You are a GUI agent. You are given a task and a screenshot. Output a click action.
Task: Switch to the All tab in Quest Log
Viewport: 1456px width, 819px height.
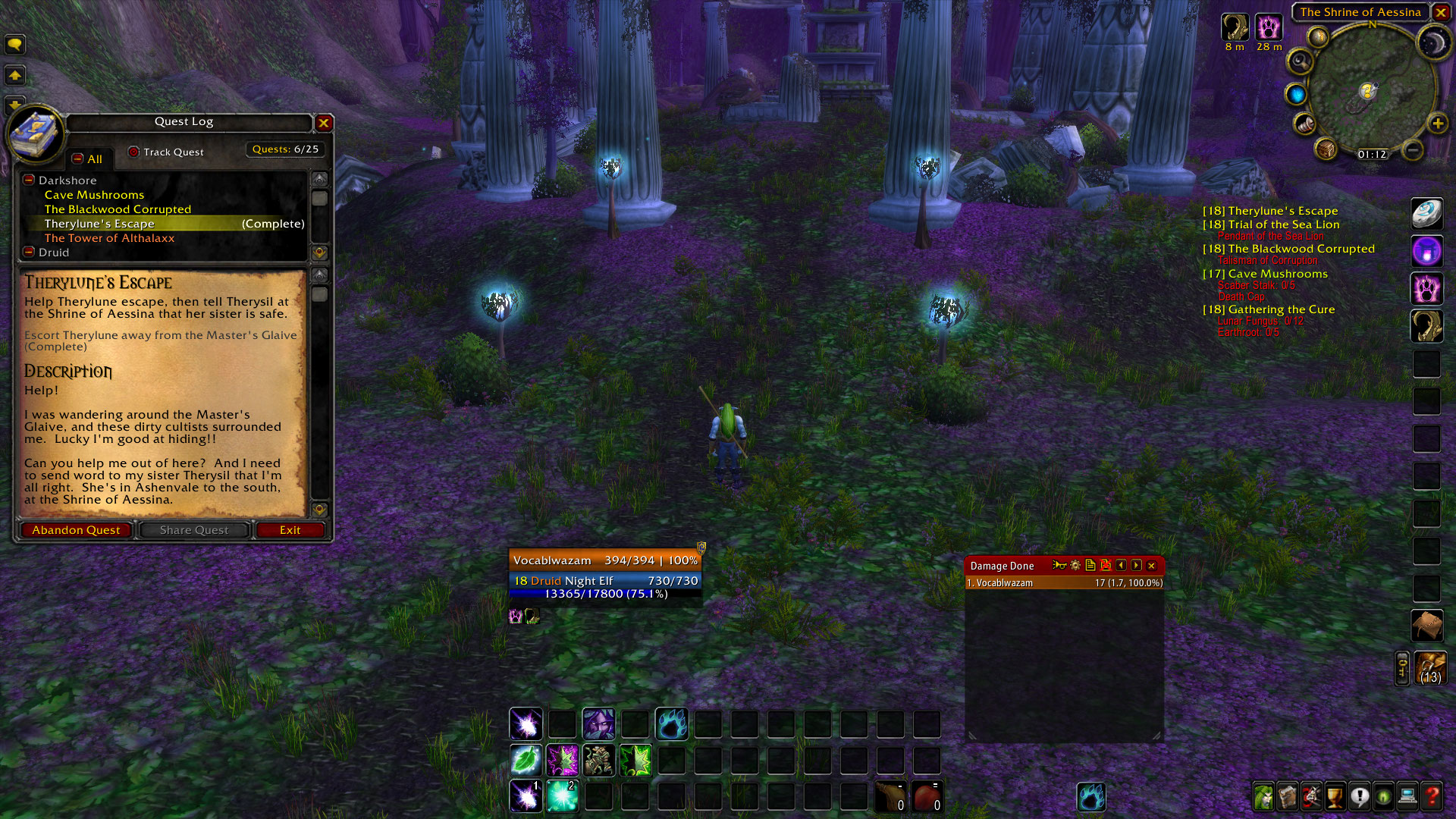pos(89,158)
